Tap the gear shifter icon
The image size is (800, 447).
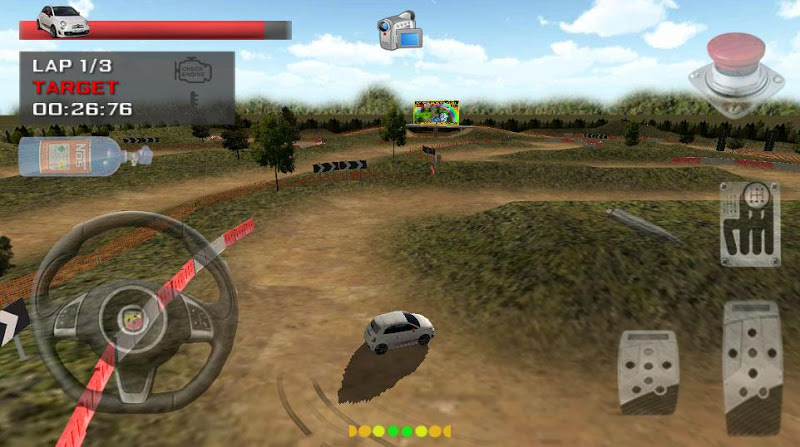pos(749,224)
